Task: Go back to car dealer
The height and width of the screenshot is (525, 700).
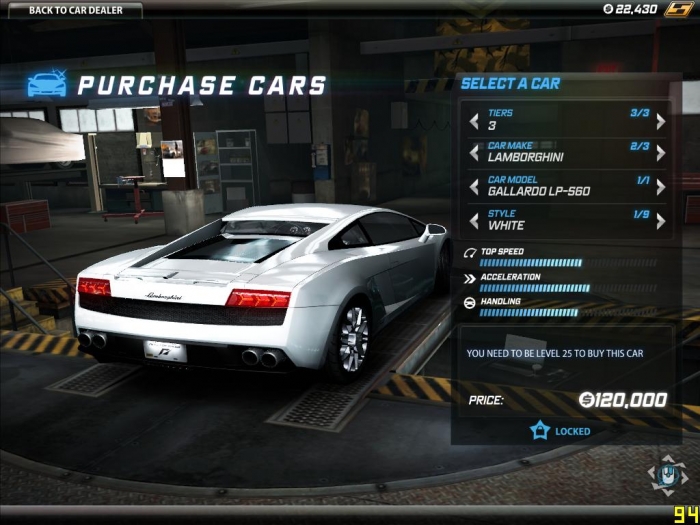Action: (x=70, y=10)
